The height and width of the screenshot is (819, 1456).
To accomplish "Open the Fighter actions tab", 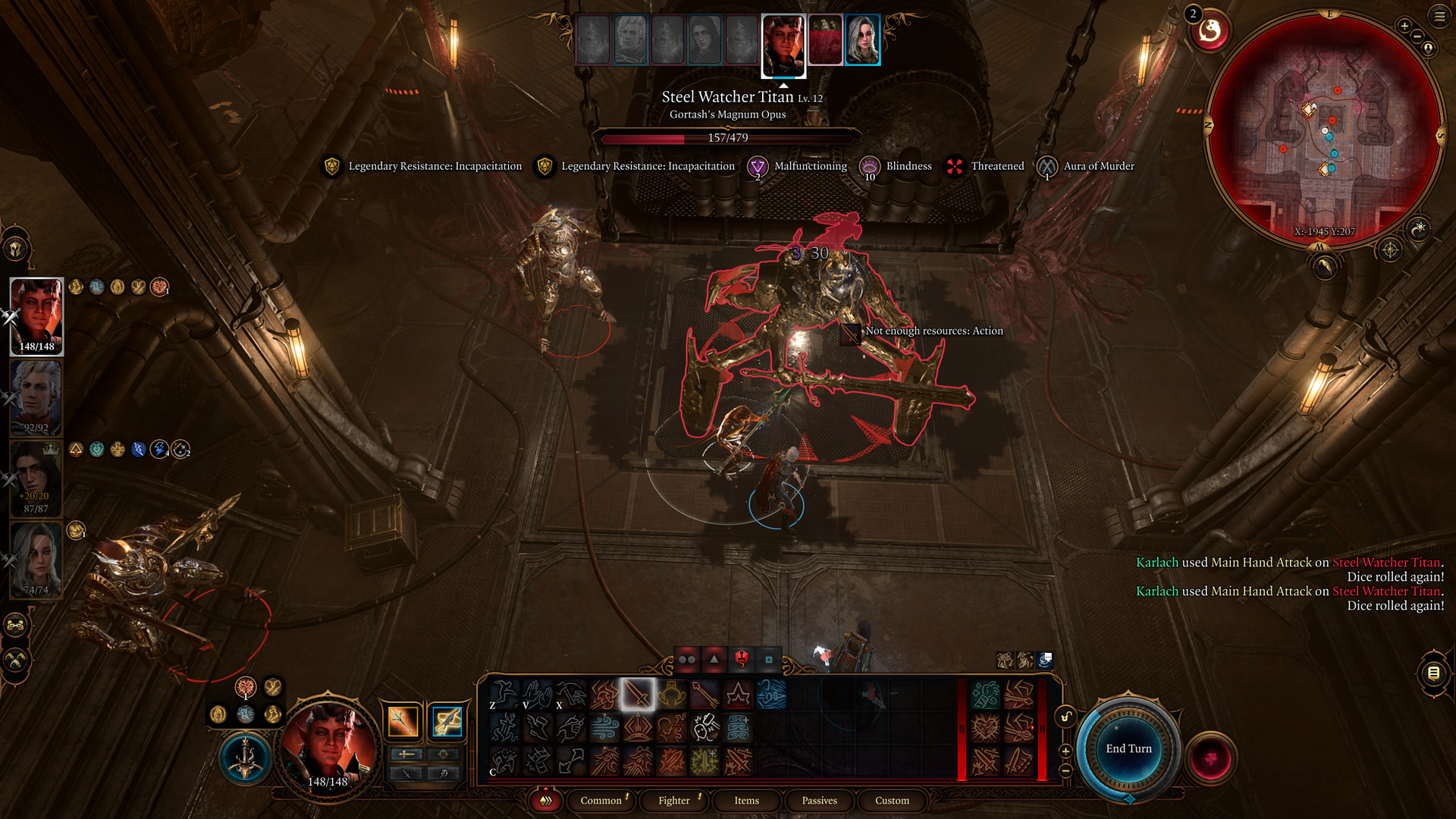I will click(x=673, y=800).
